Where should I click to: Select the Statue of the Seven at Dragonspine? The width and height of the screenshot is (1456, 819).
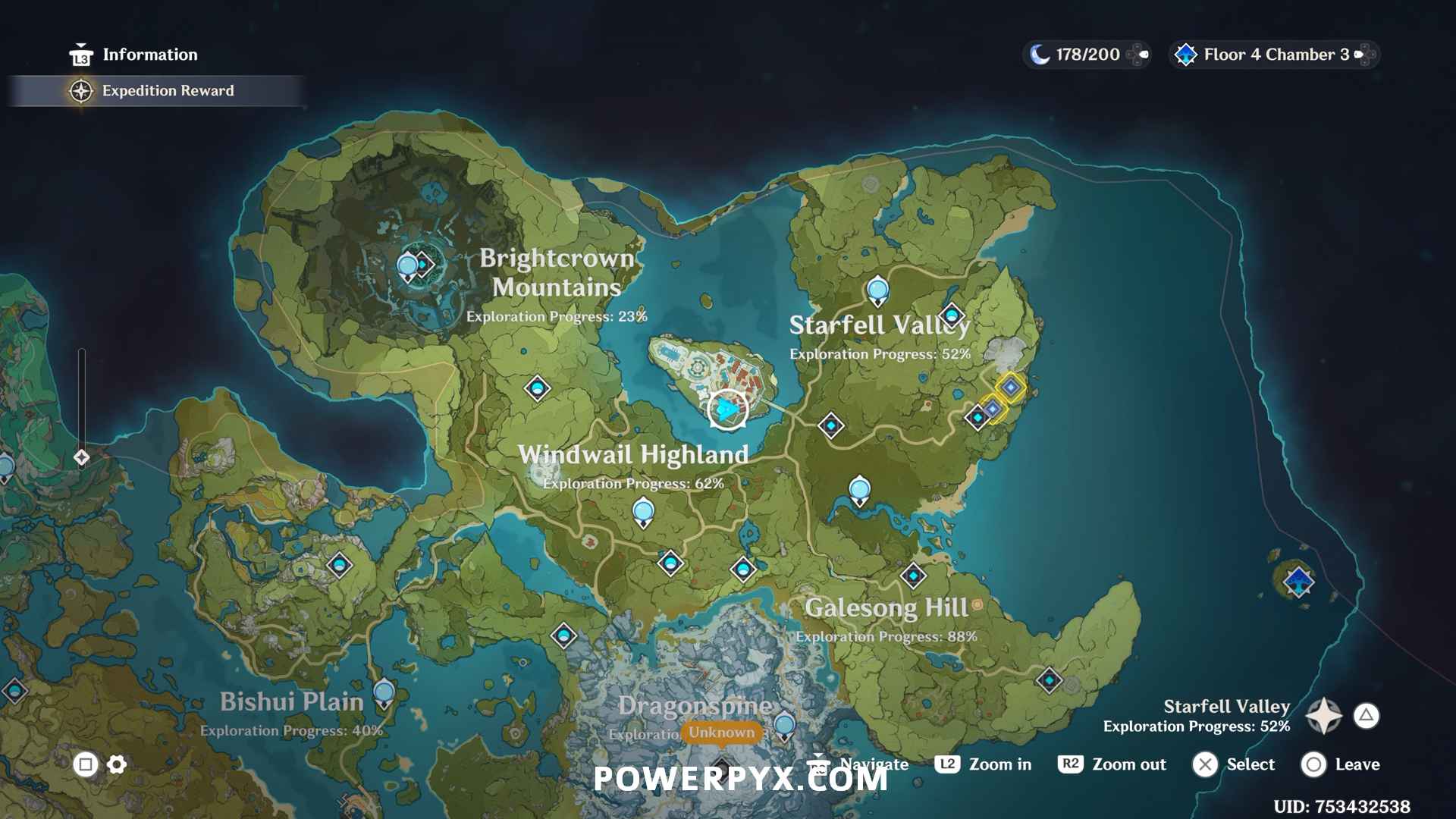(x=784, y=725)
